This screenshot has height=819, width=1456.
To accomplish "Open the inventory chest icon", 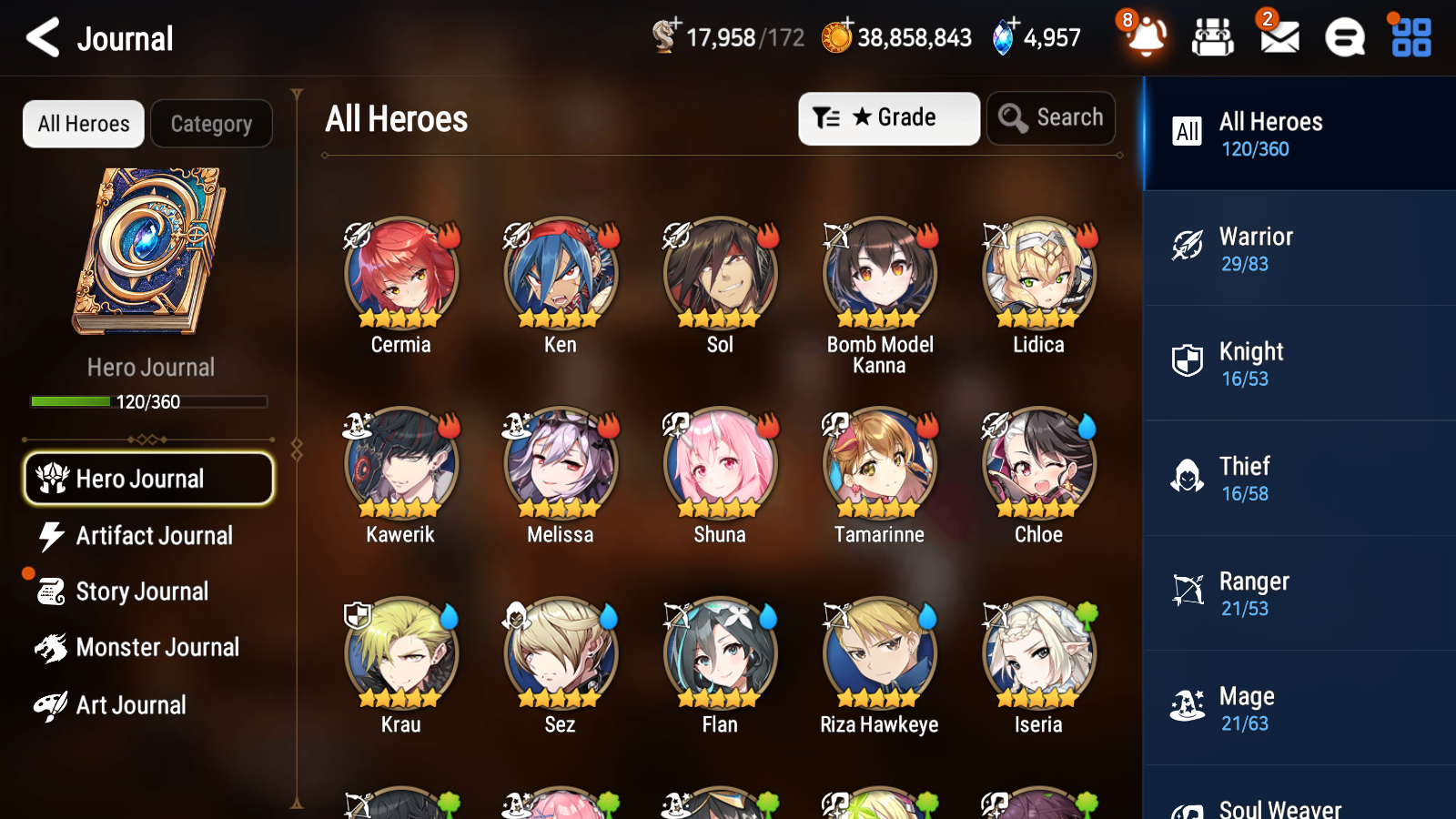I will coord(1213,38).
